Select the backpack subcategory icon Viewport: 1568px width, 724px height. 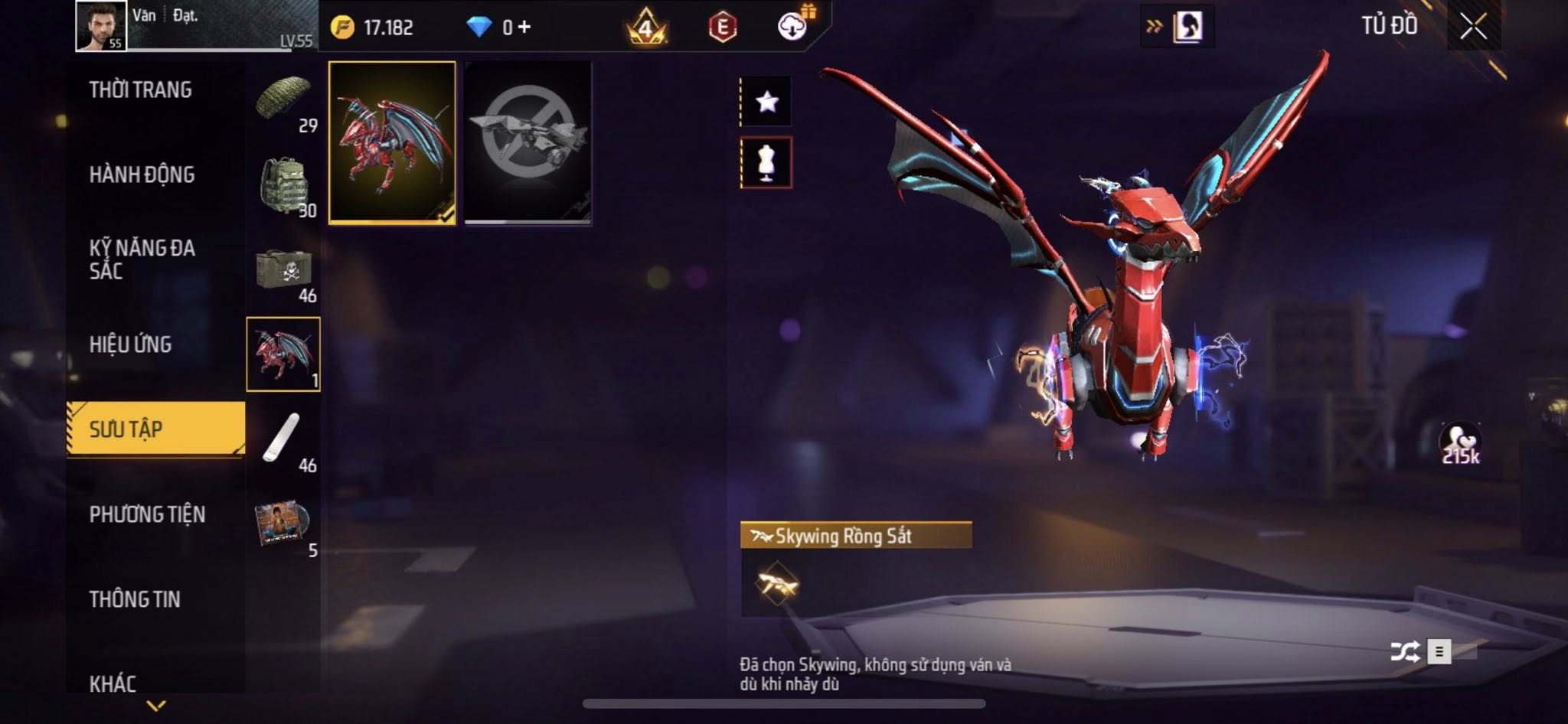coord(283,185)
